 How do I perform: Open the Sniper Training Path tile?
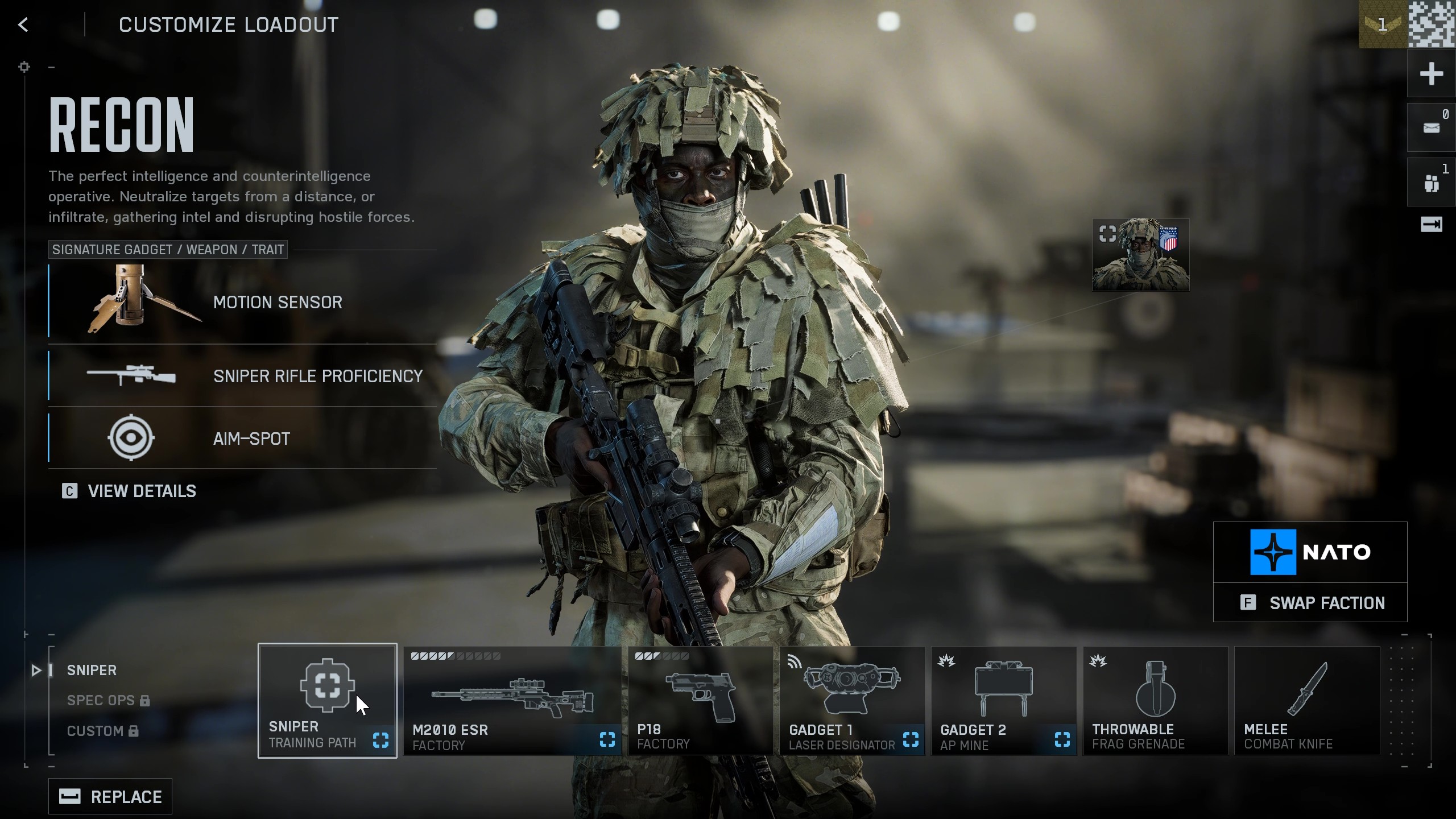tap(328, 700)
